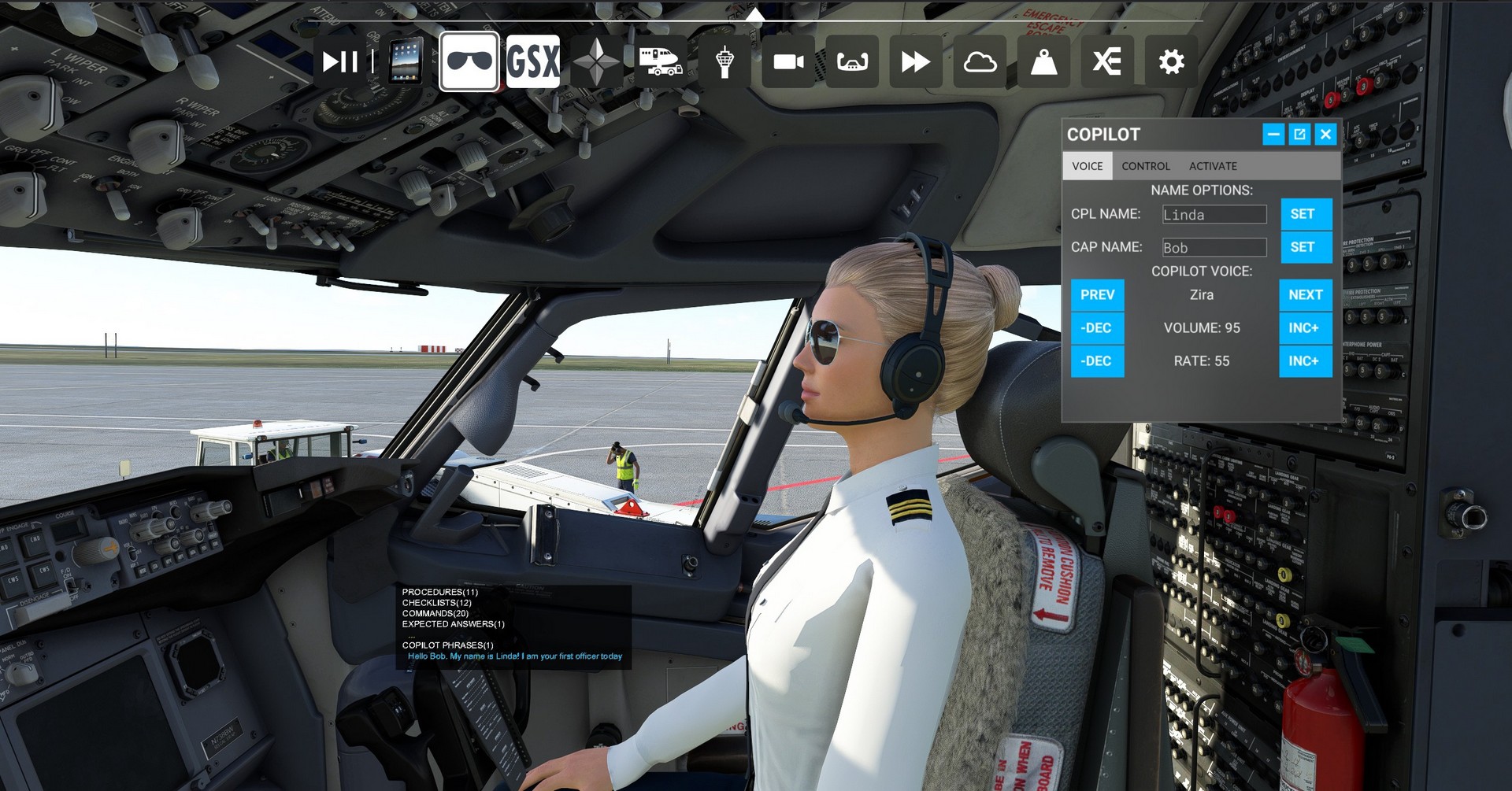Click the play/pause toolbar icon
Viewport: 1512px width, 791px height.
pos(340,61)
